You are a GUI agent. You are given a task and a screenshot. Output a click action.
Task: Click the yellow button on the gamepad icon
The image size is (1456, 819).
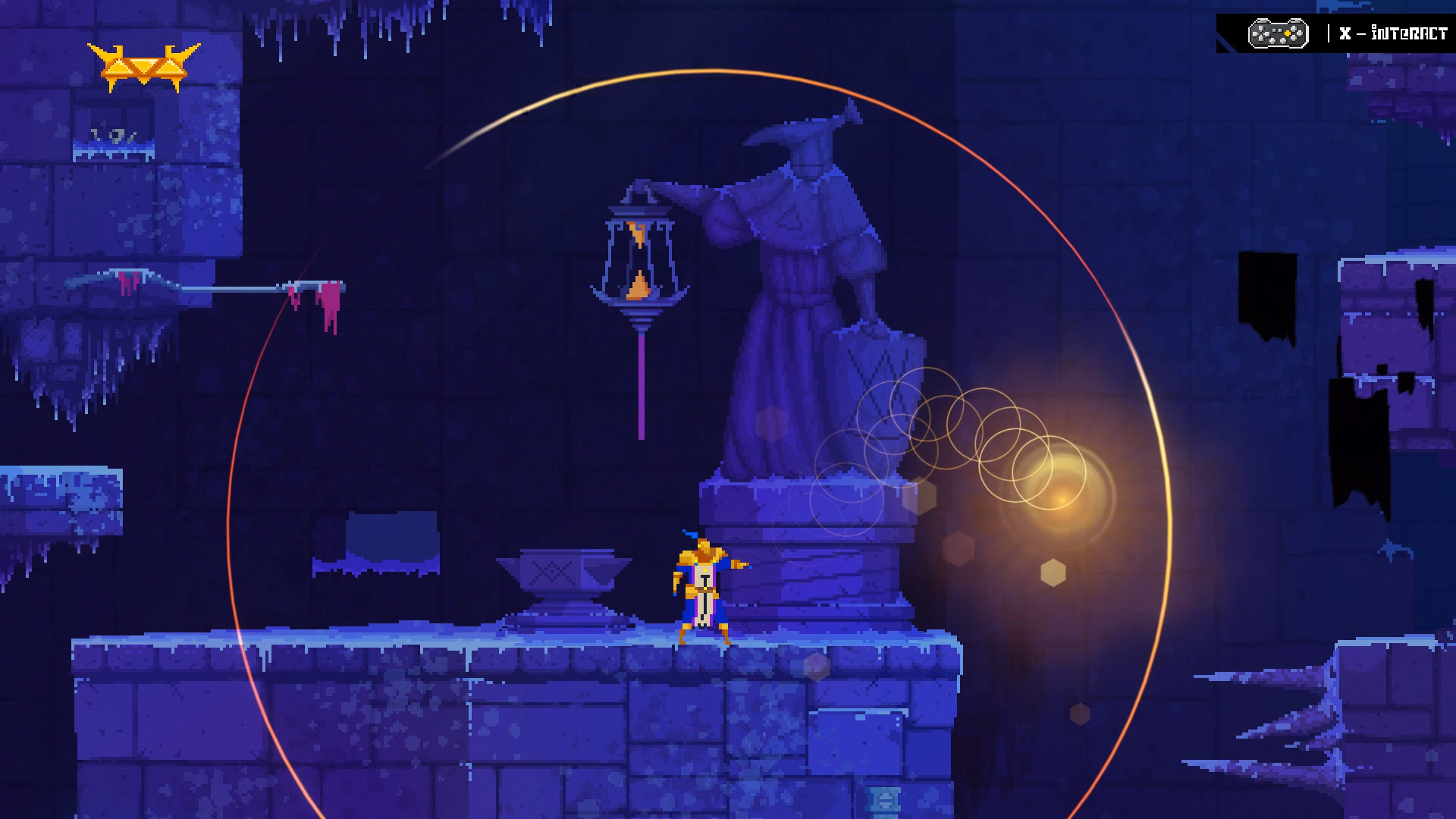point(1287,33)
